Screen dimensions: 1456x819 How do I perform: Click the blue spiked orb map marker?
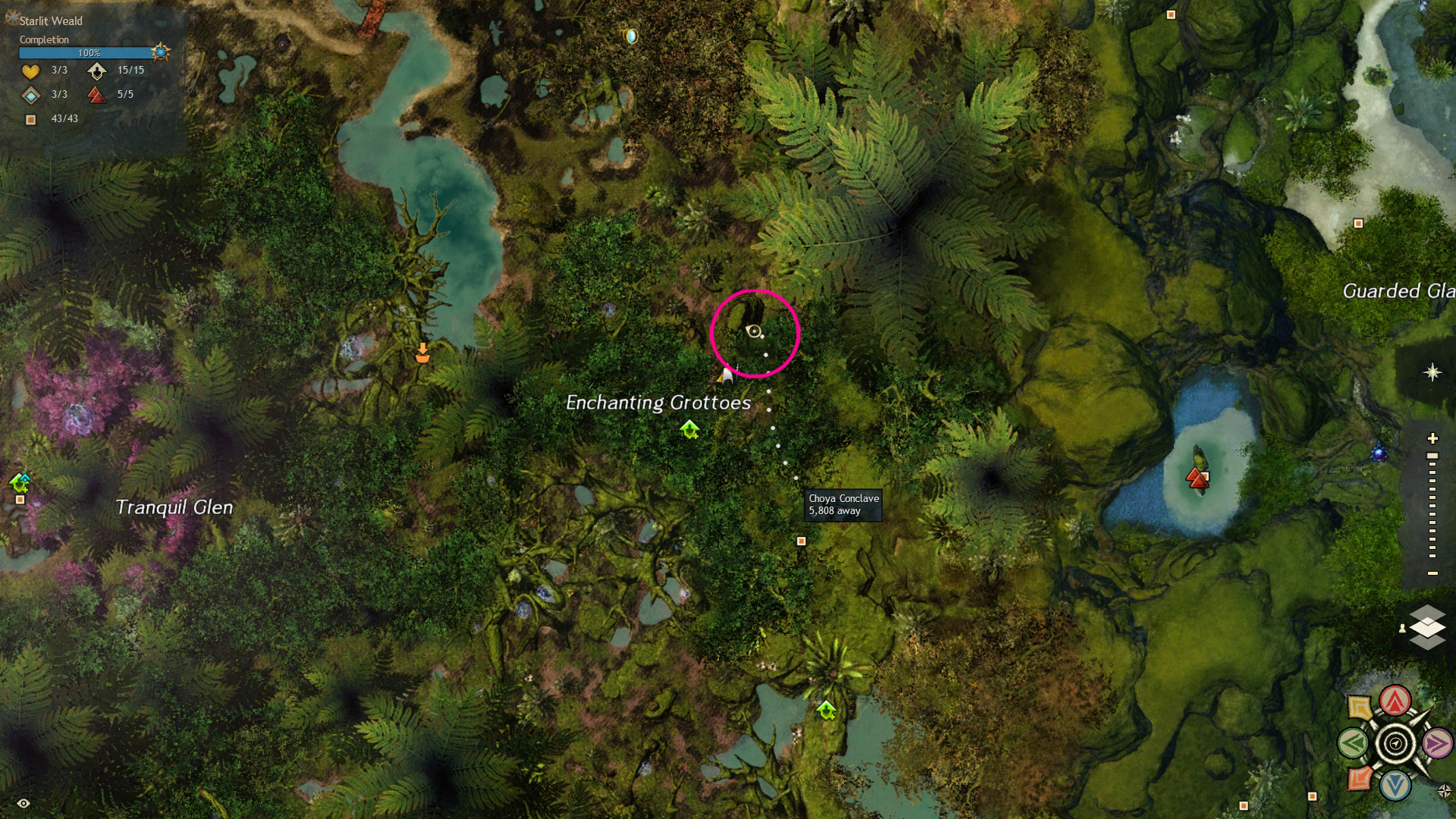[x=1379, y=453]
